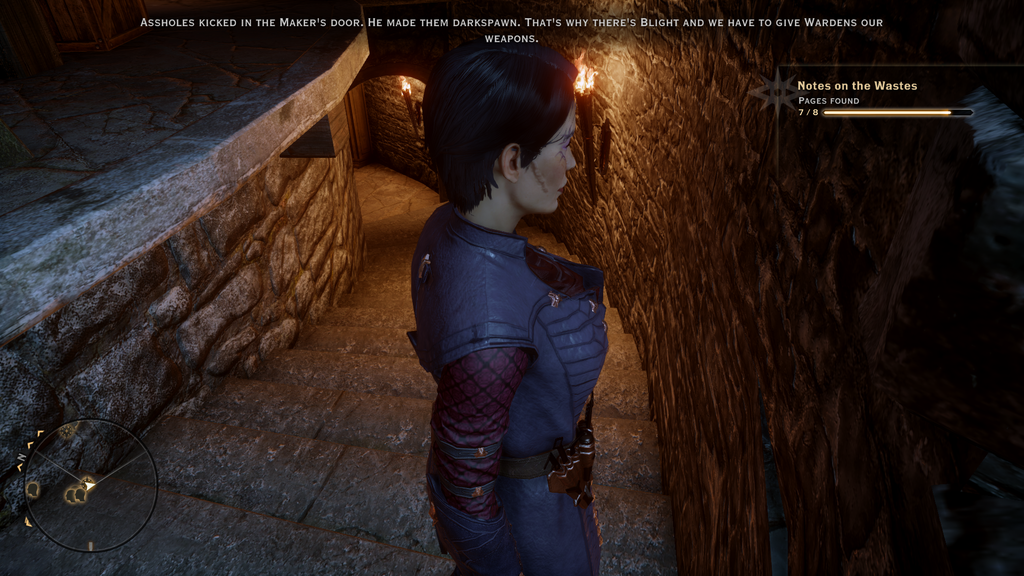Open the Notes on the Wastes quest tracker
Viewport: 1024px width, 576px height.
[857, 86]
